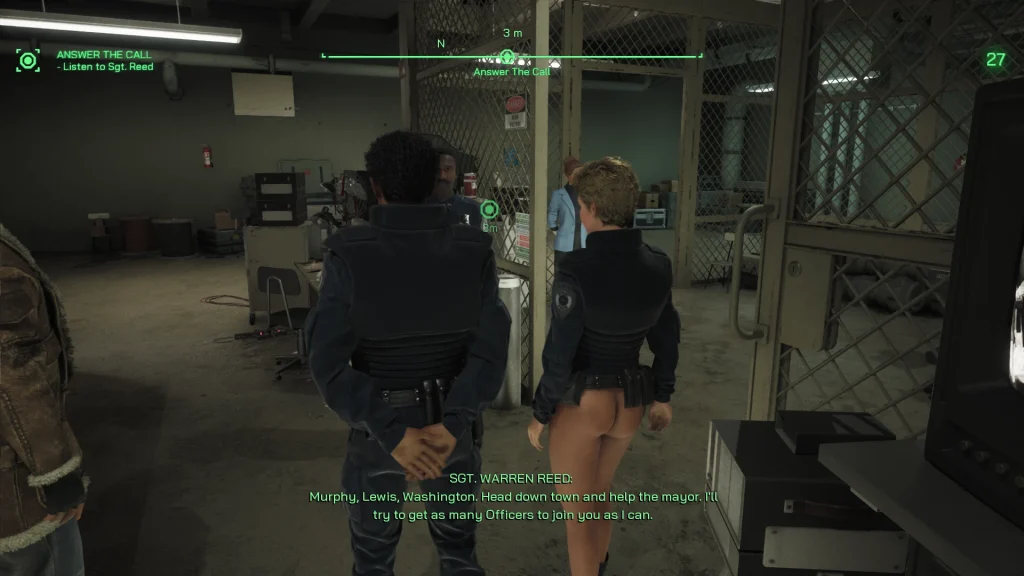This screenshot has height=576, width=1024.
Task: Select the green waypoint marker by the cage
Action: coord(489,209)
